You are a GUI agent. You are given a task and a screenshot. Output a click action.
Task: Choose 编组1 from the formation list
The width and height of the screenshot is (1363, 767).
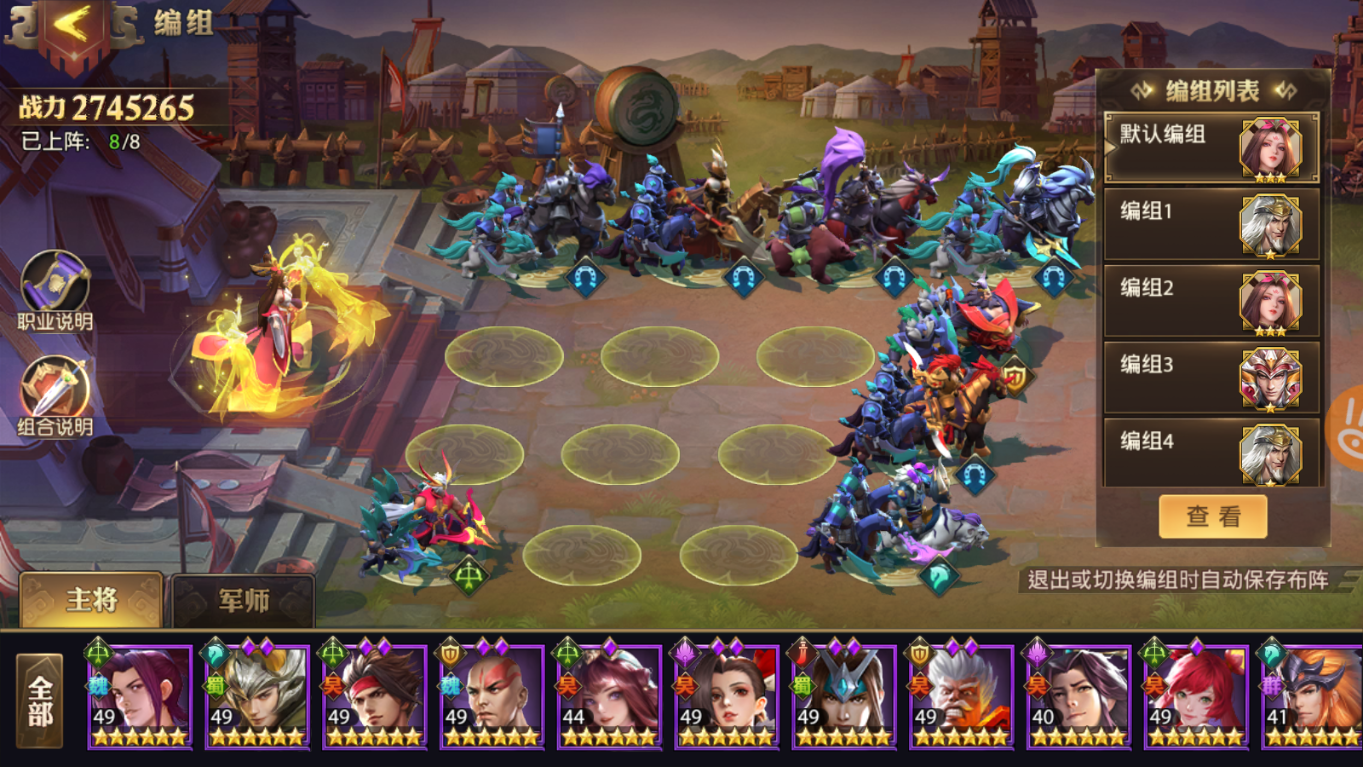1211,224
